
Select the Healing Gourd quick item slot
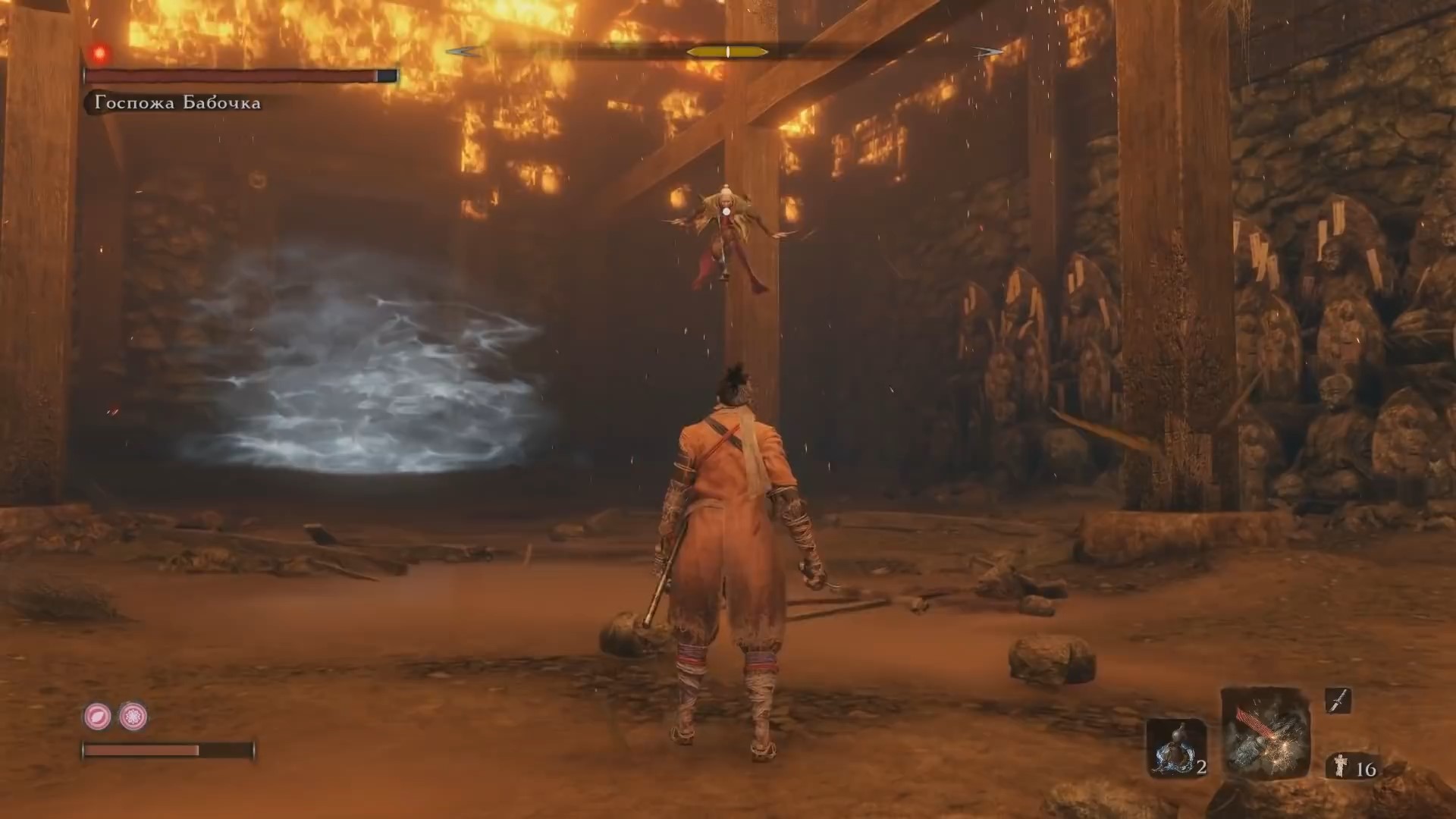[1176, 747]
